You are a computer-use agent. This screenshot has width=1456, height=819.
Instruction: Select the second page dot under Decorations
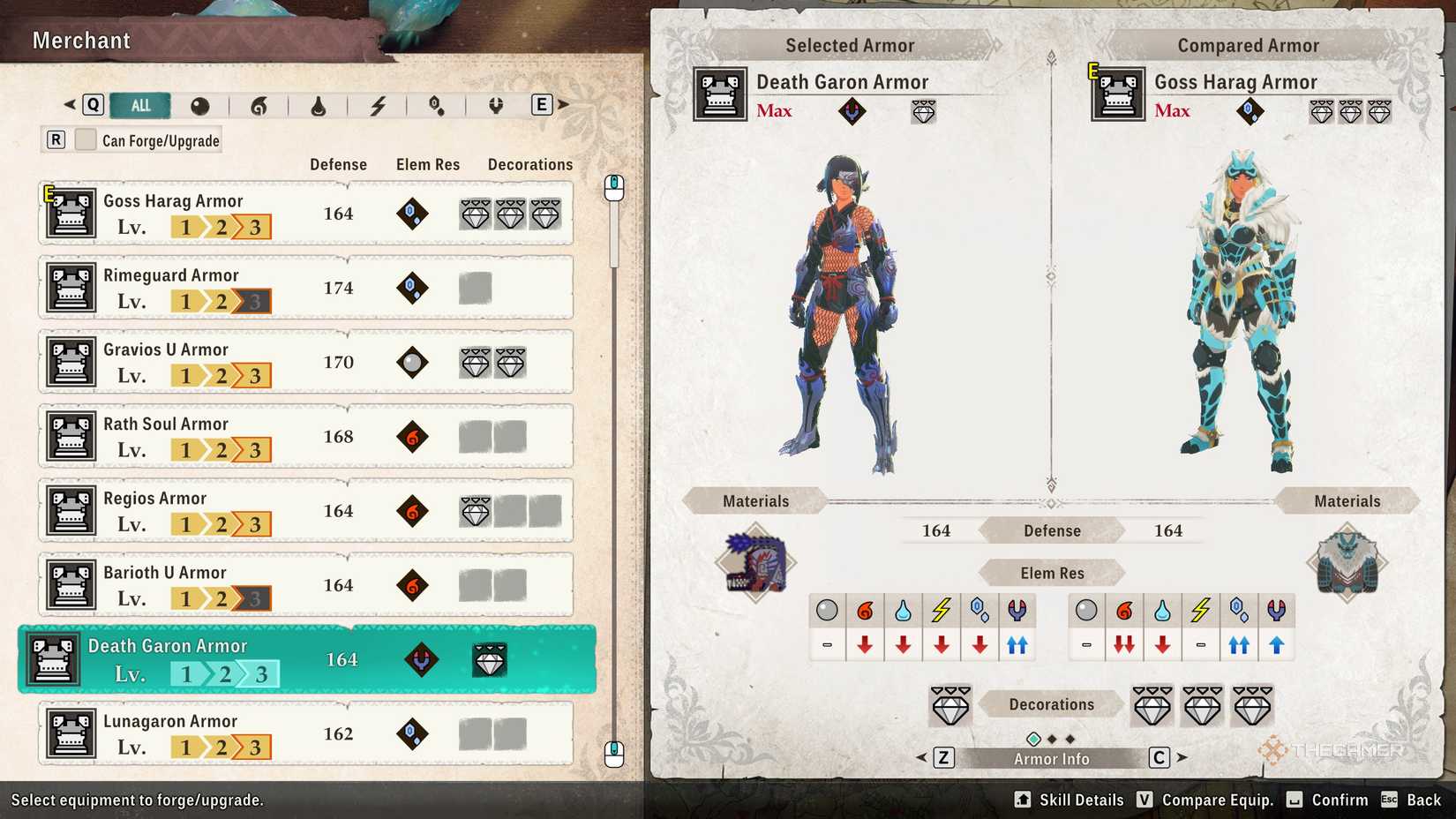pyautogui.click(x=1052, y=738)
